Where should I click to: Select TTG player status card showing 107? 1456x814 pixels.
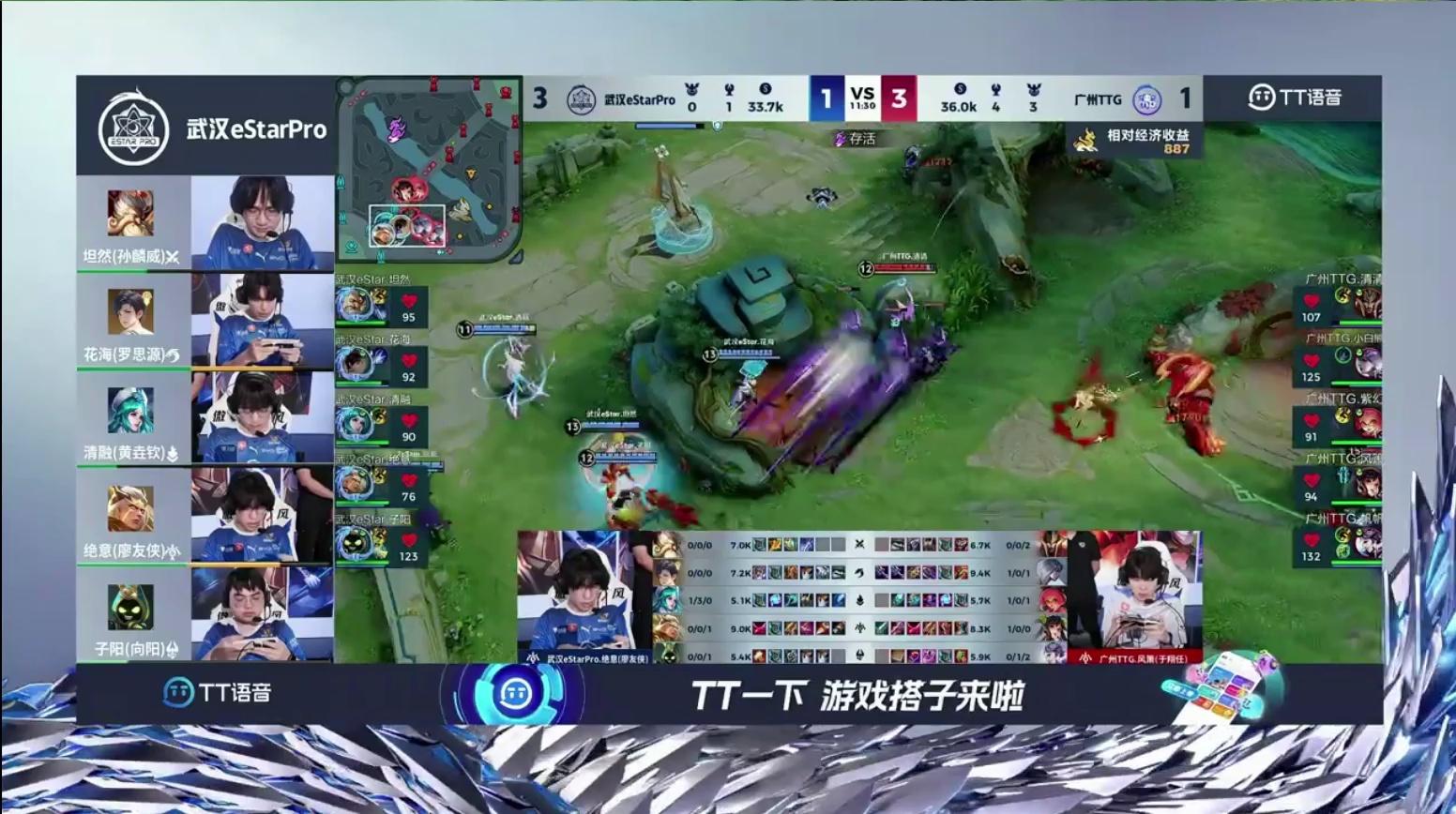(1336, 304)
